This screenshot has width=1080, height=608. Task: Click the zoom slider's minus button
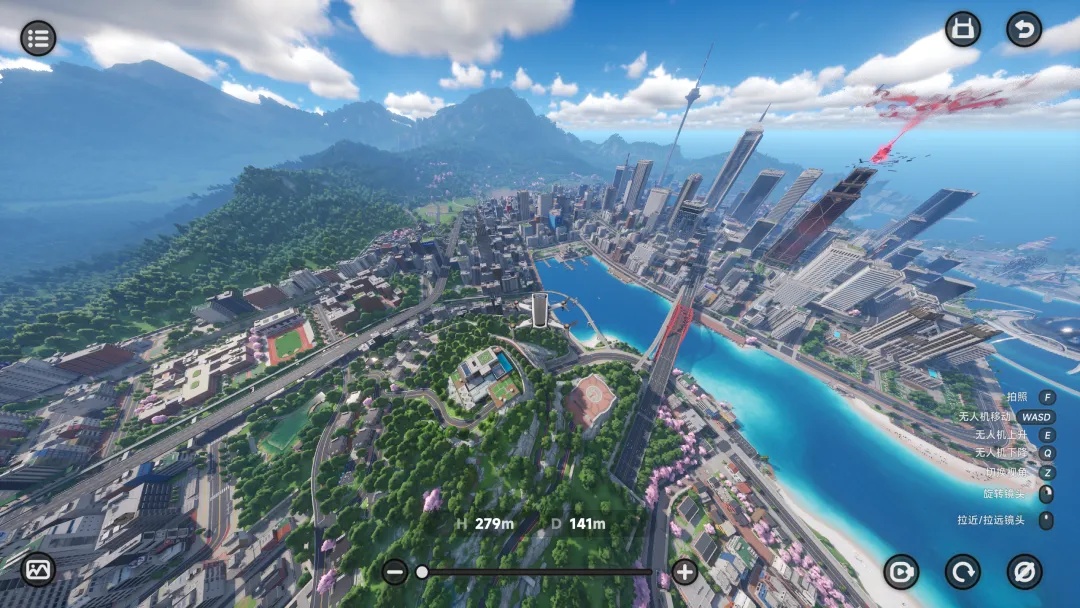click(395, 572)
